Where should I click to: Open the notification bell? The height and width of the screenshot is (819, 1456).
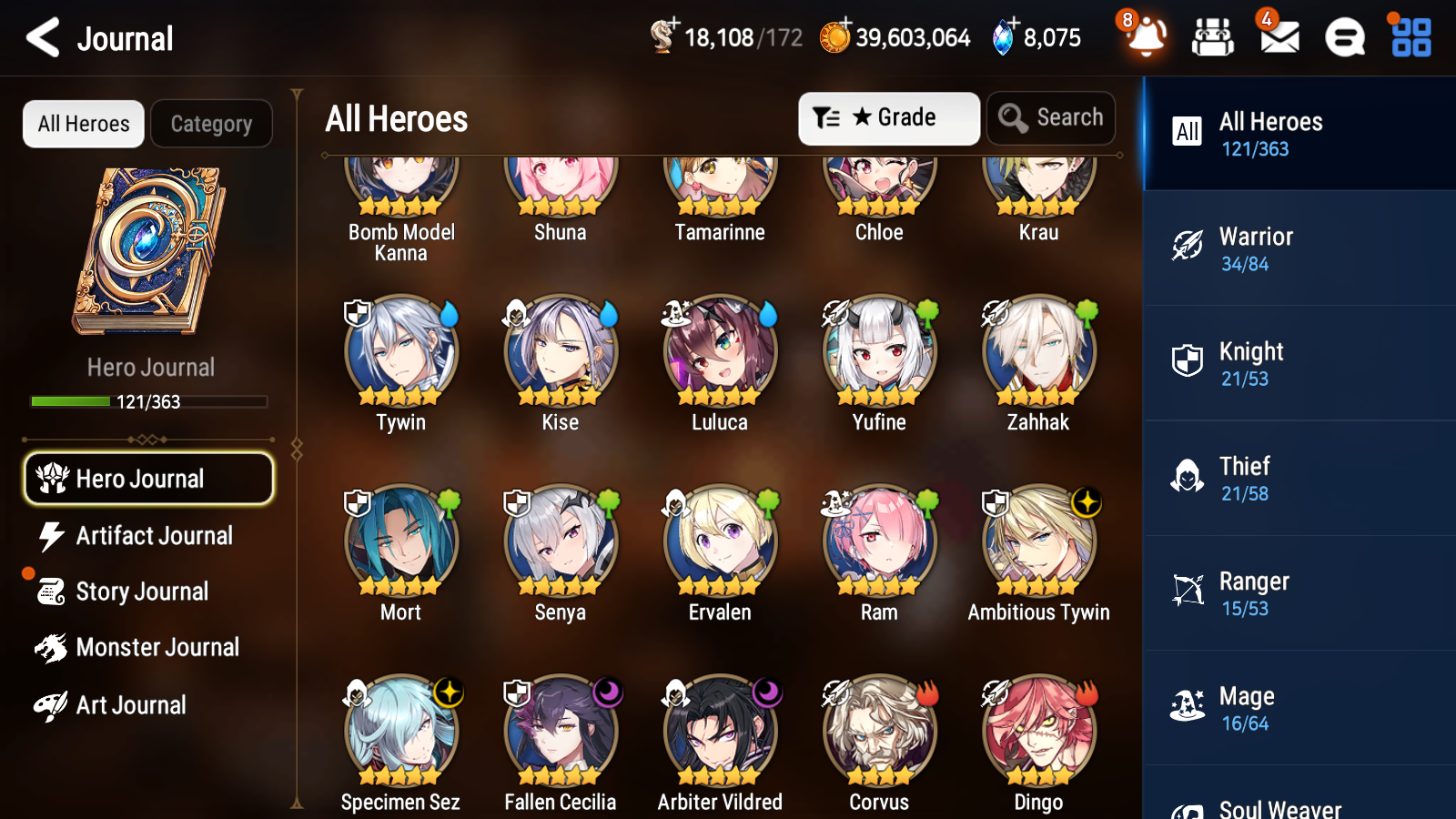coord(1146,37)
